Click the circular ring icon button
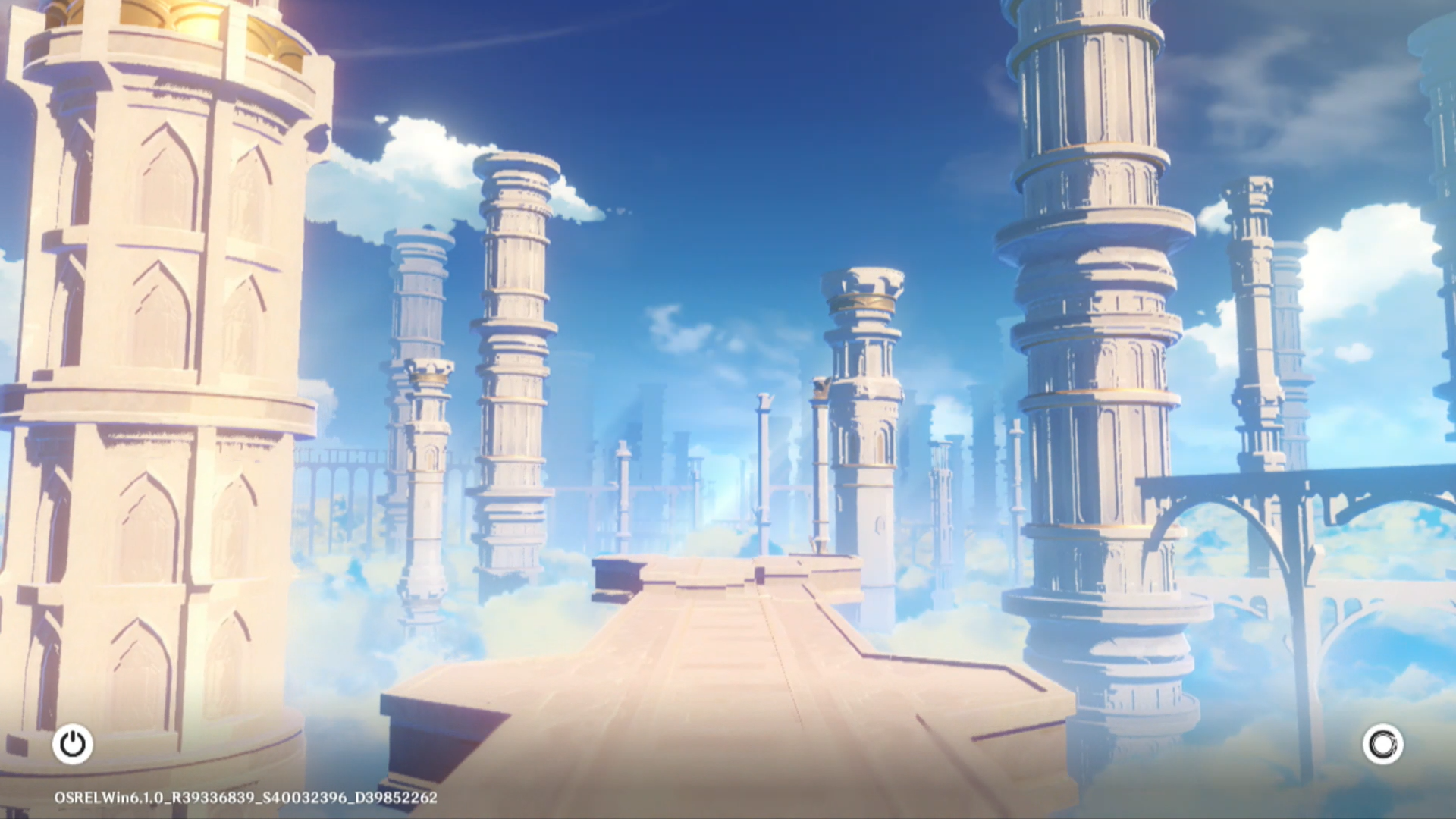 1382,744
